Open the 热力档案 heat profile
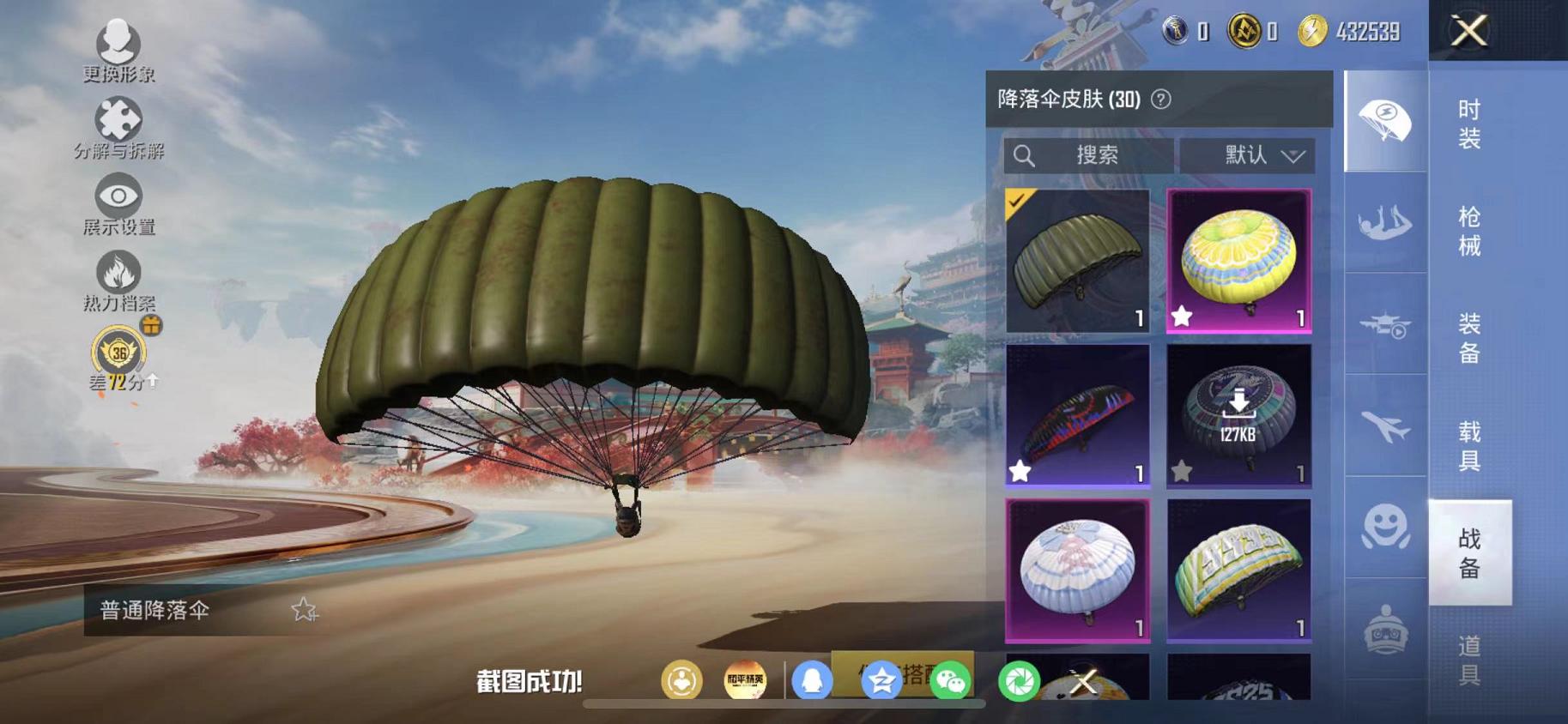1568x724 pixels. coord(118,275)
